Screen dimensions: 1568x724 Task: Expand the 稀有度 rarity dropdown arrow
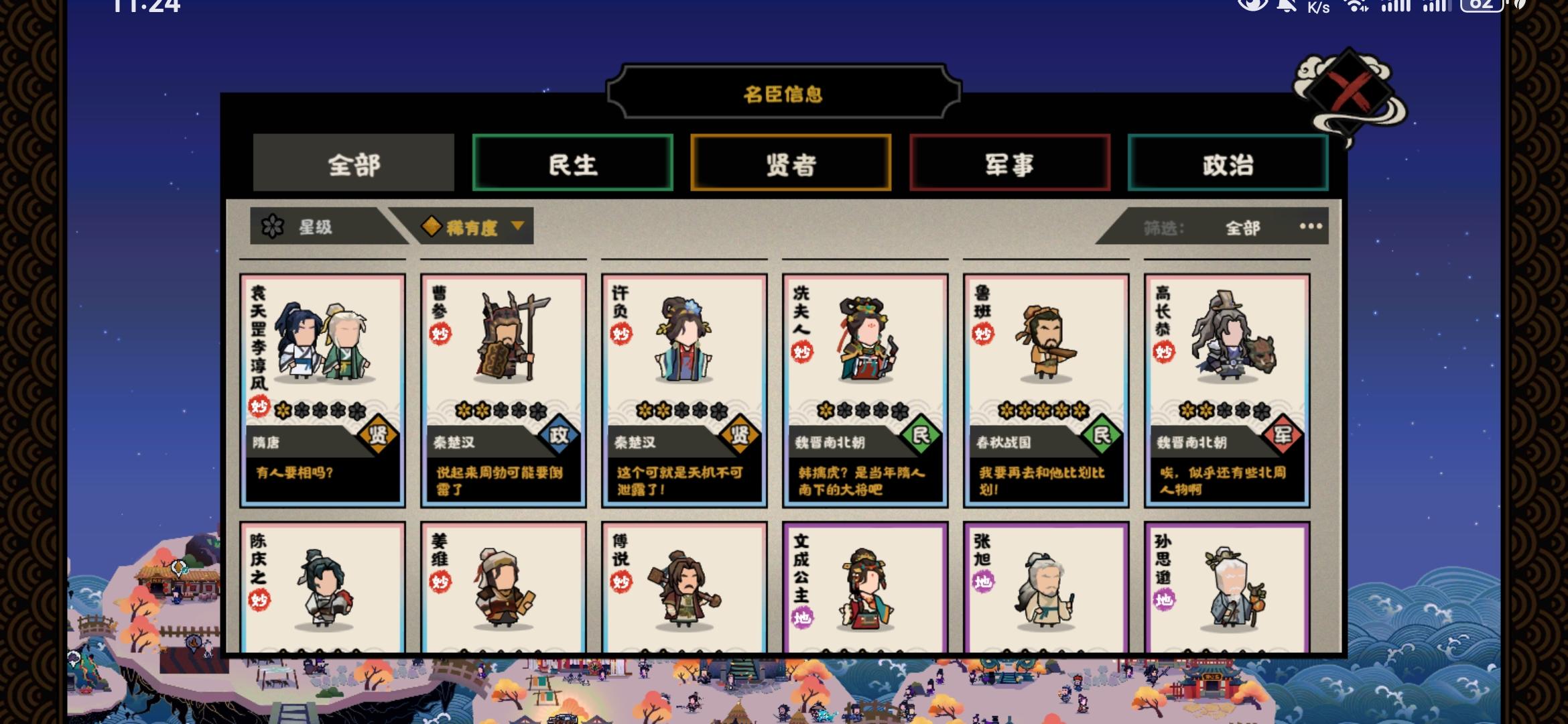pyautogui.click(x=517, y=227)
